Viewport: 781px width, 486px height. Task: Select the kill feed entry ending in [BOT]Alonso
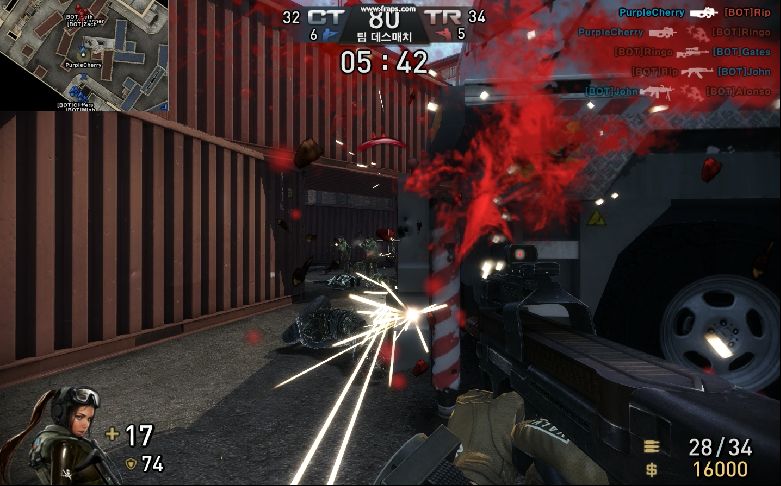678,91
